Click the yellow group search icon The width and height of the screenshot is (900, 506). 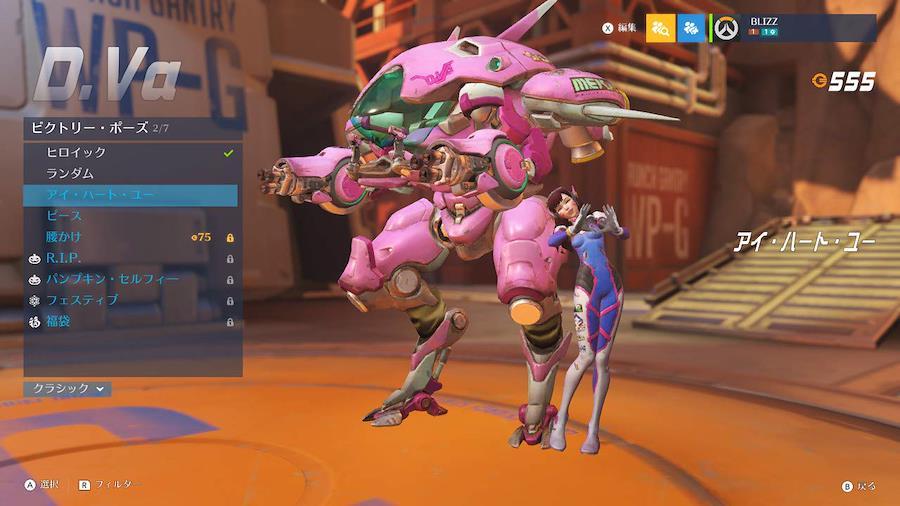point(660,28)
